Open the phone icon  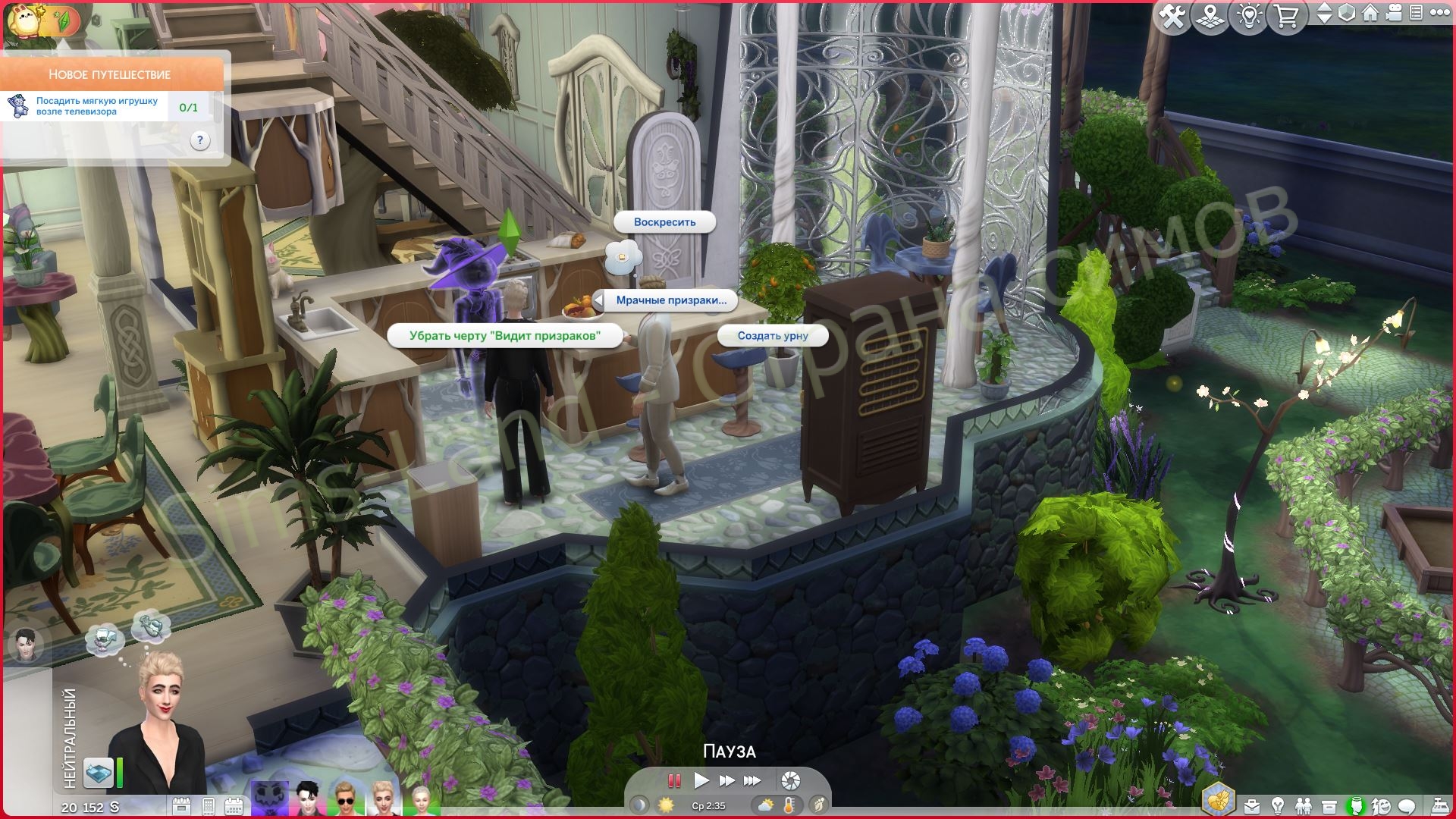pos(209,806)
